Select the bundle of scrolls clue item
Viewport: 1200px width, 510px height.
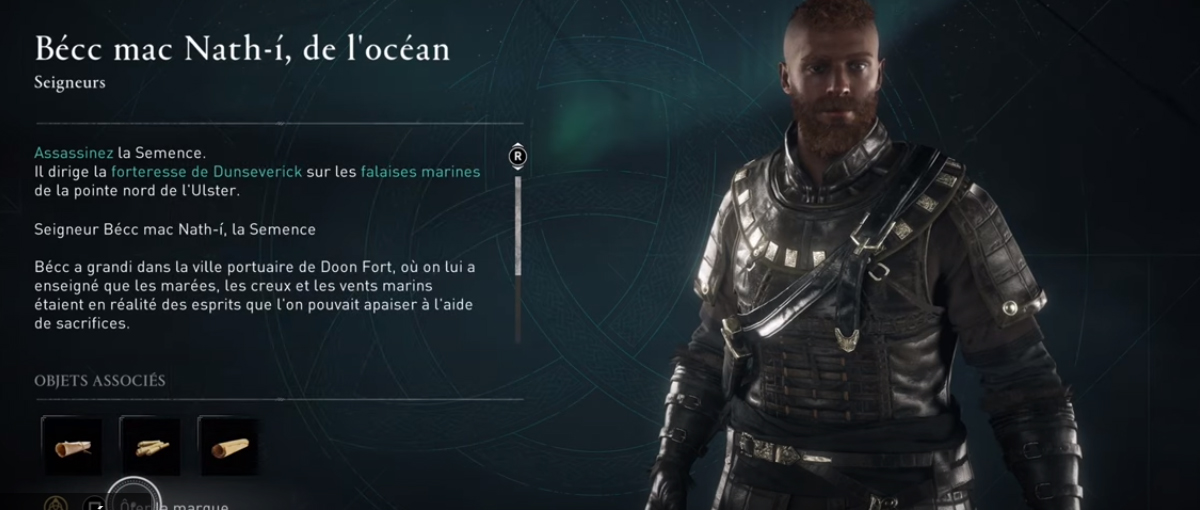(x=151, y=446)
